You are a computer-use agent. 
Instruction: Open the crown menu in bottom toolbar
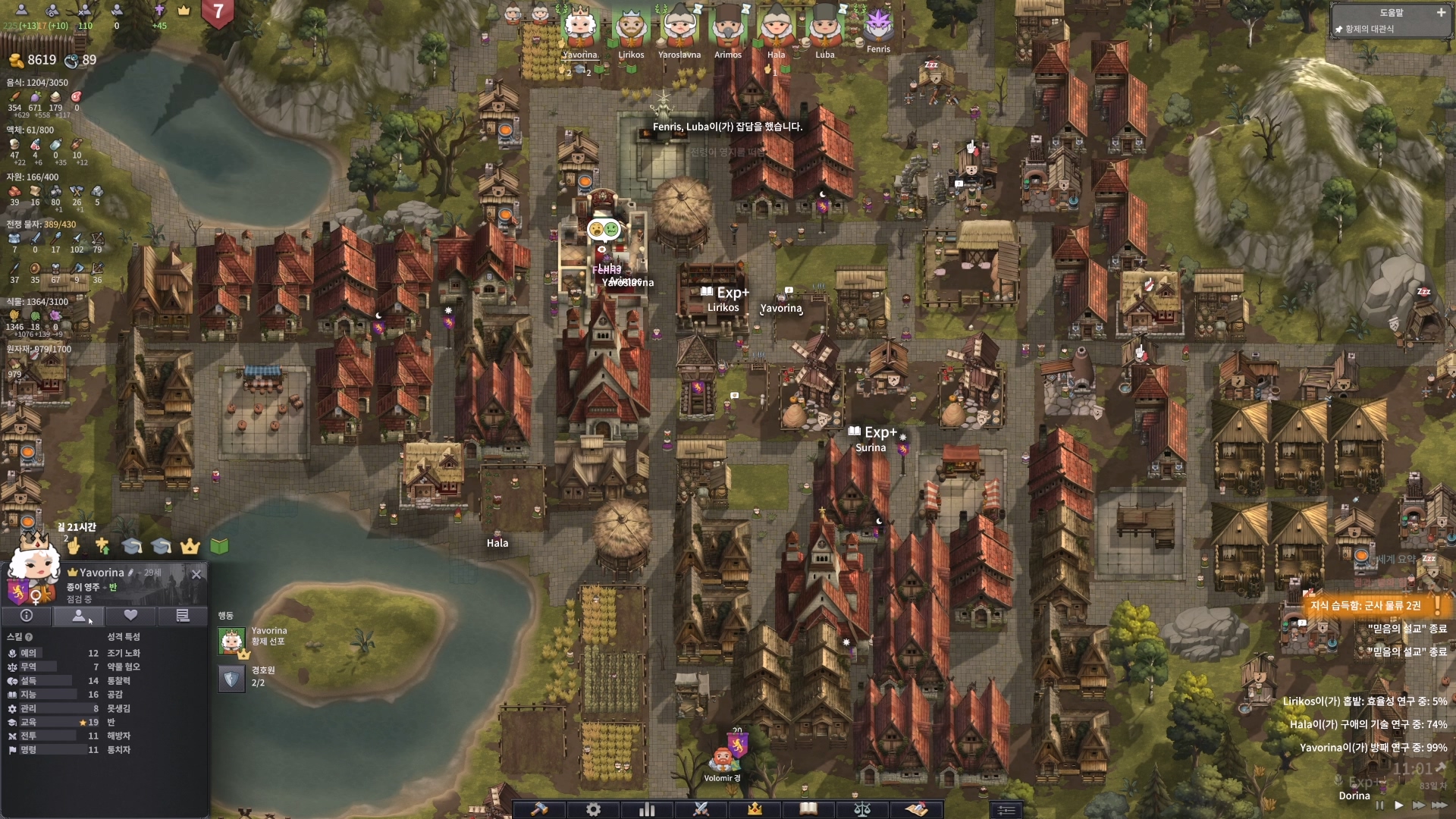(755, 809)
